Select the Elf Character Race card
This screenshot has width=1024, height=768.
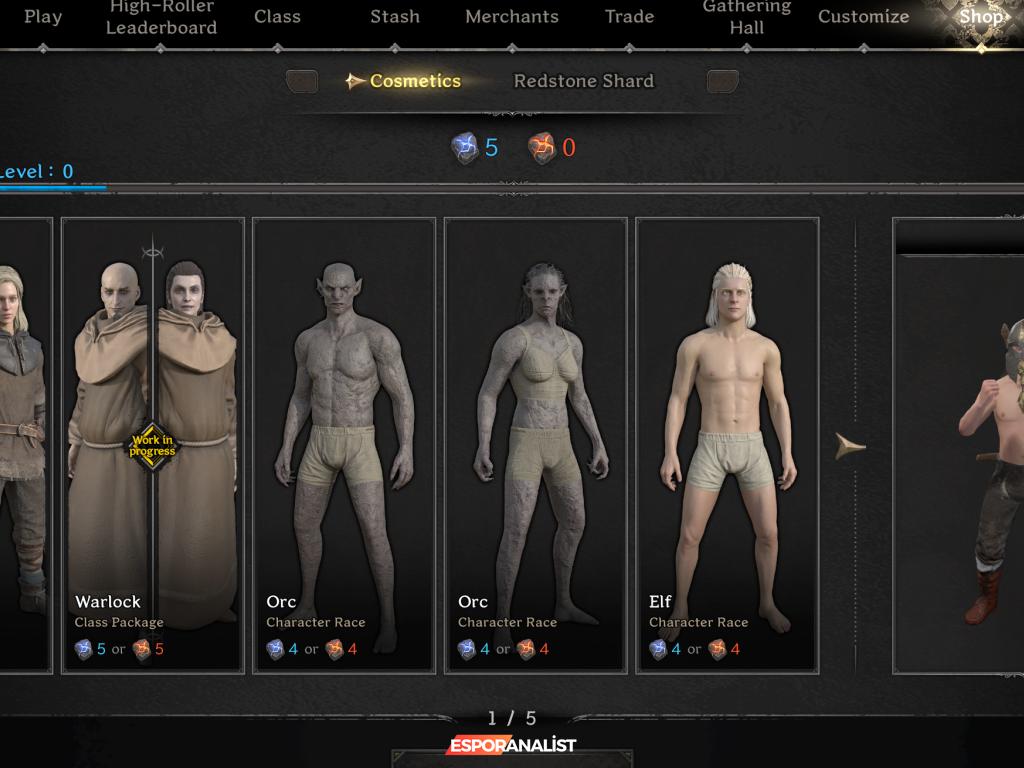pyautogui.click(x=727, y=444)
